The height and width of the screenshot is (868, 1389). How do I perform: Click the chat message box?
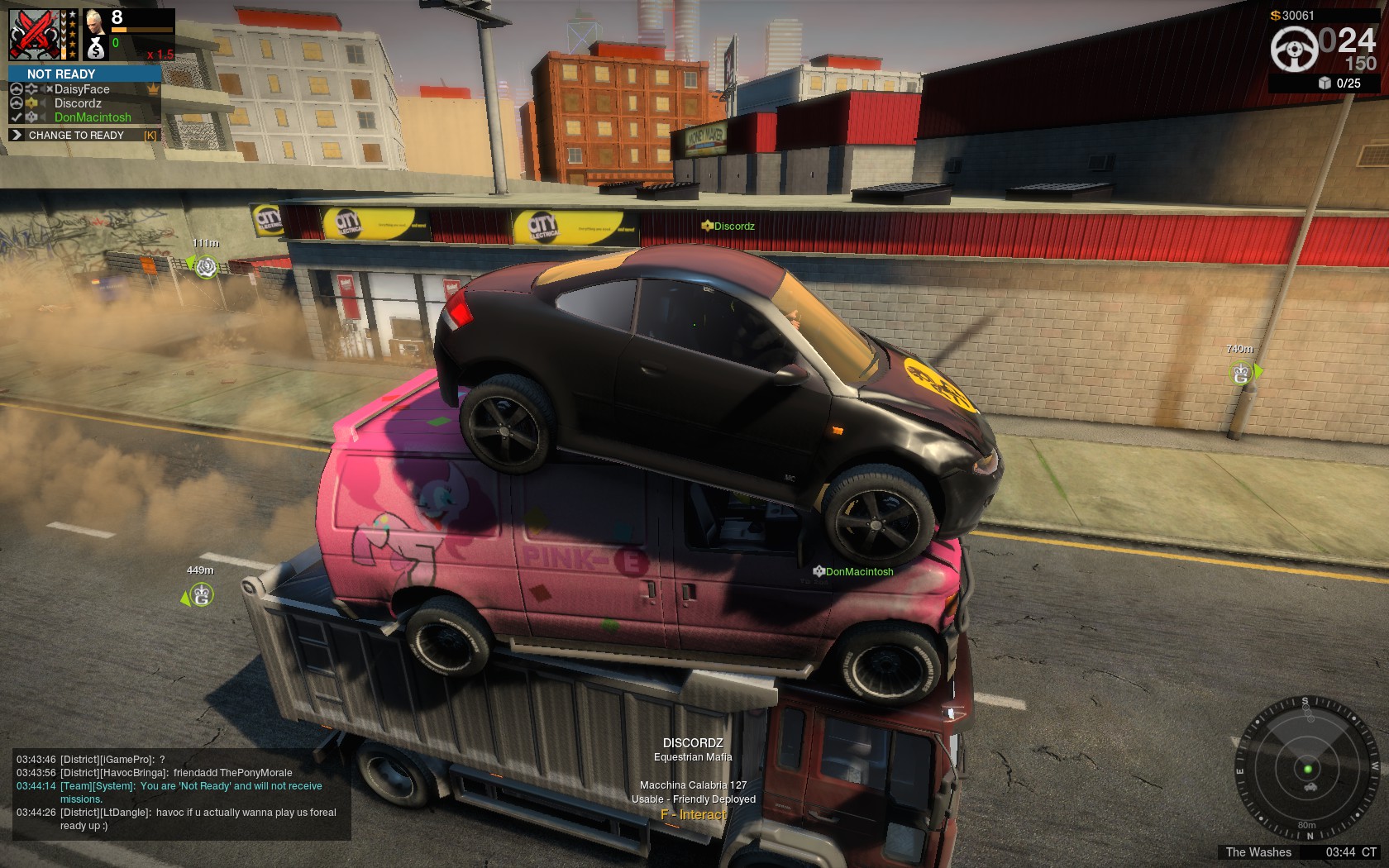point(177,793)
